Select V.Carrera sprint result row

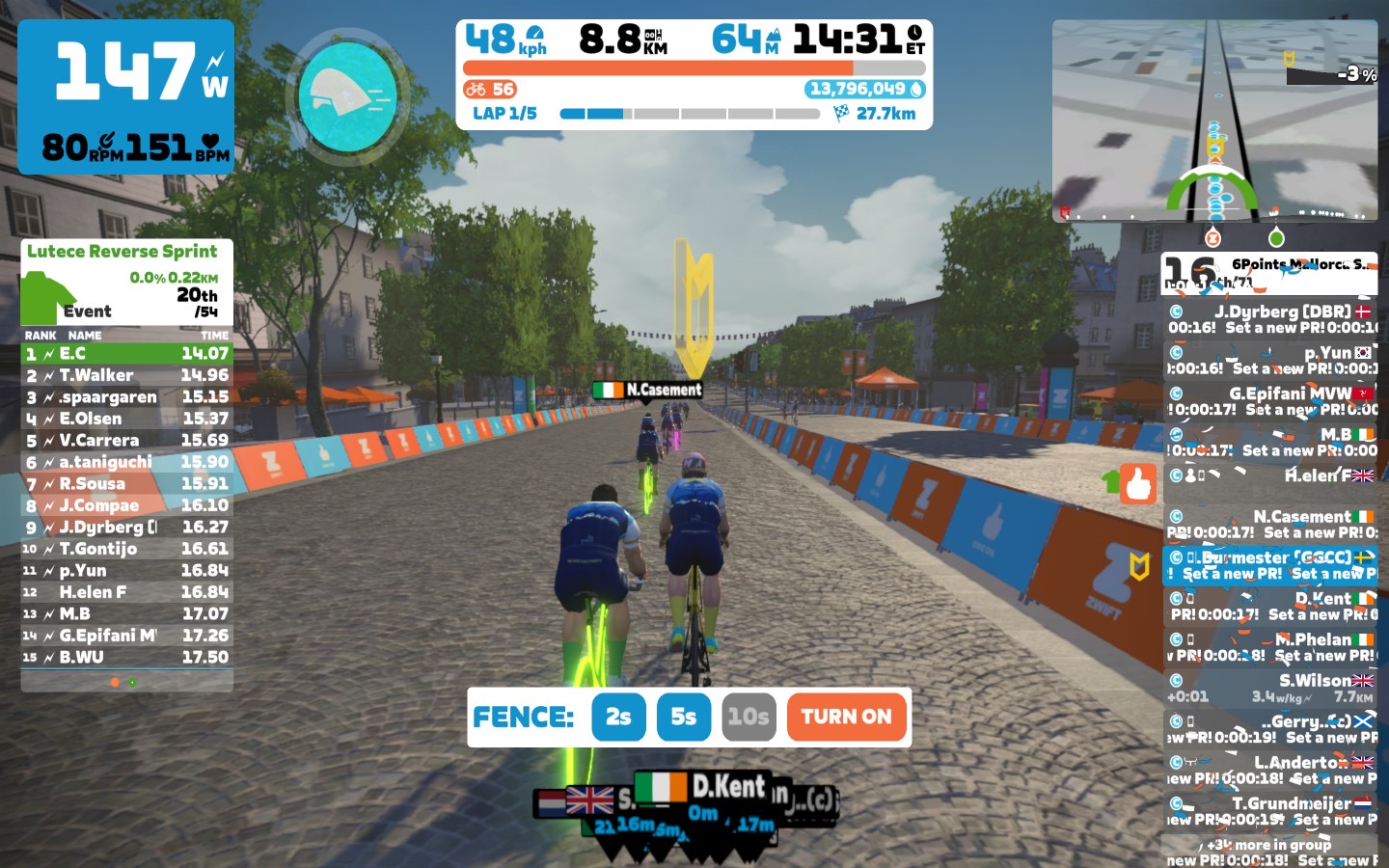point(126,440)
